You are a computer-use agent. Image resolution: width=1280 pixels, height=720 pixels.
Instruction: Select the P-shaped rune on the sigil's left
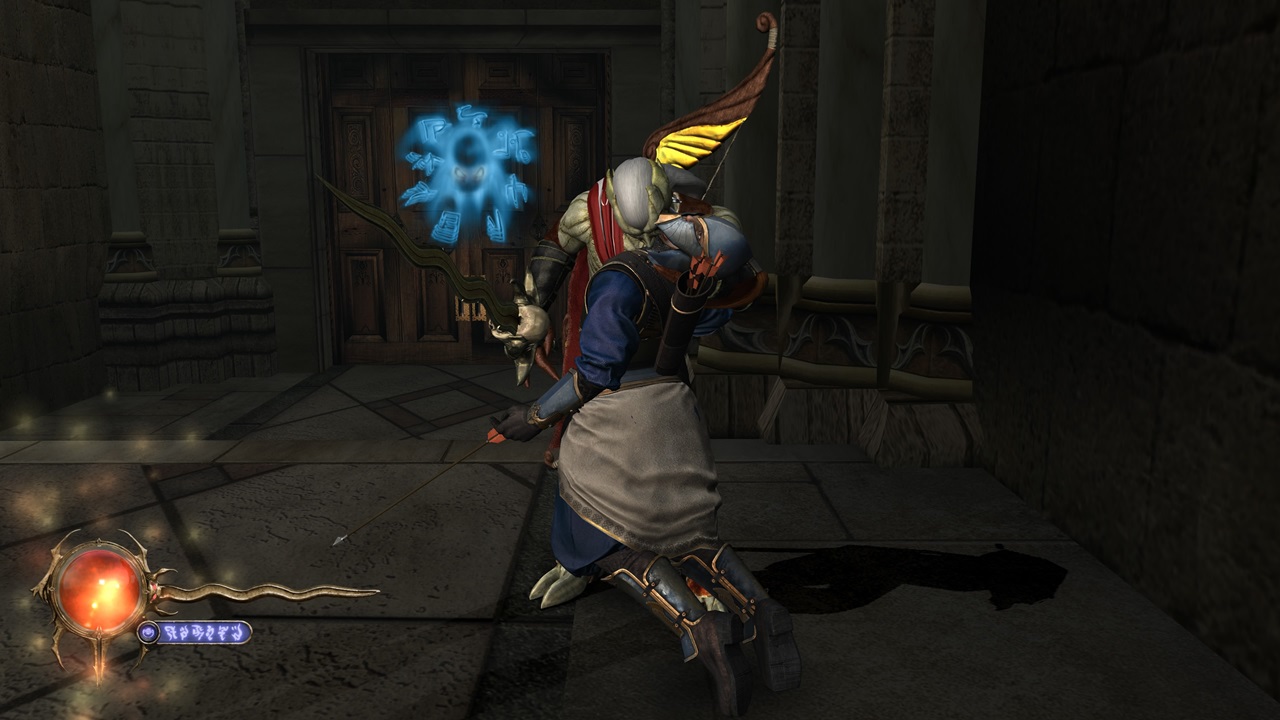[x=431, y=131]
